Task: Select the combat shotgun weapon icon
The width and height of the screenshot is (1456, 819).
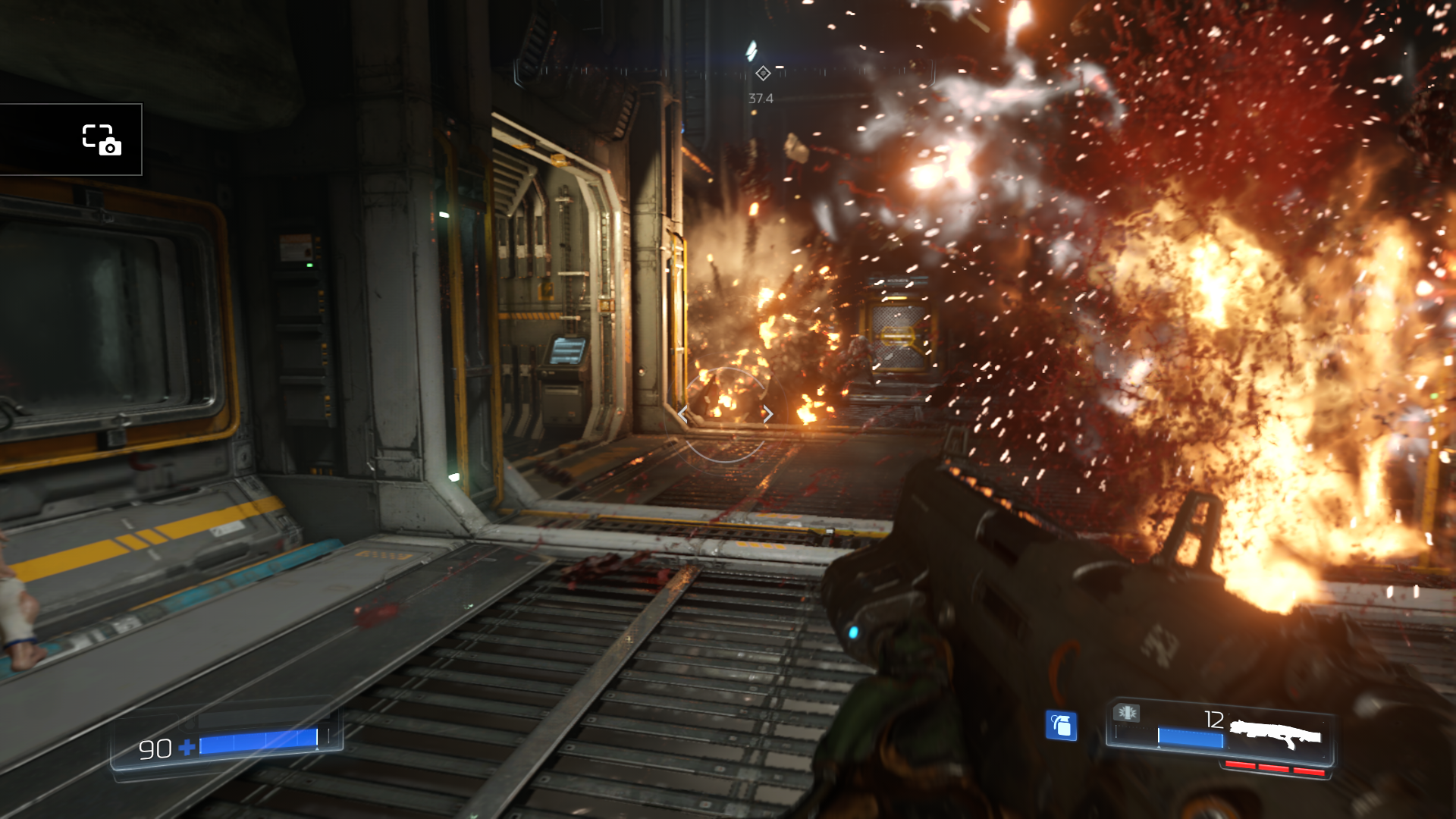Action: (1276, 733)
